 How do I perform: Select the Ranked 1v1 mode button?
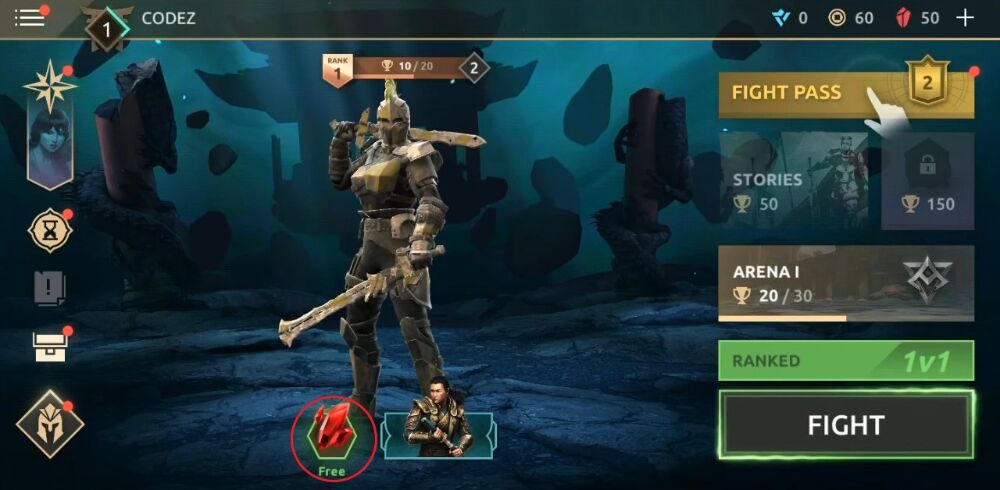(x=845, y=361)
